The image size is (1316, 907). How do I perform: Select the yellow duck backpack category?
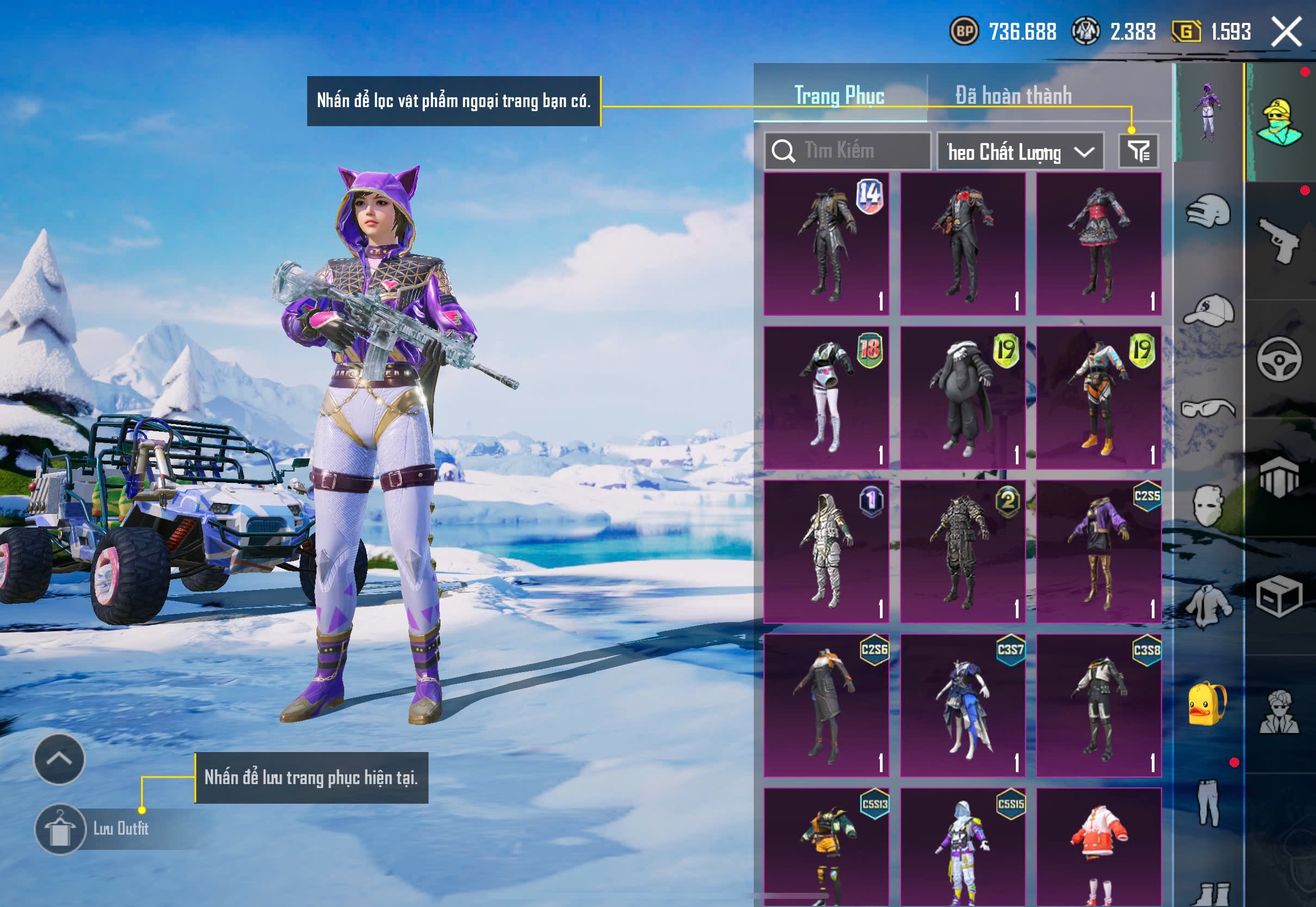click(x=1208, y=704)
